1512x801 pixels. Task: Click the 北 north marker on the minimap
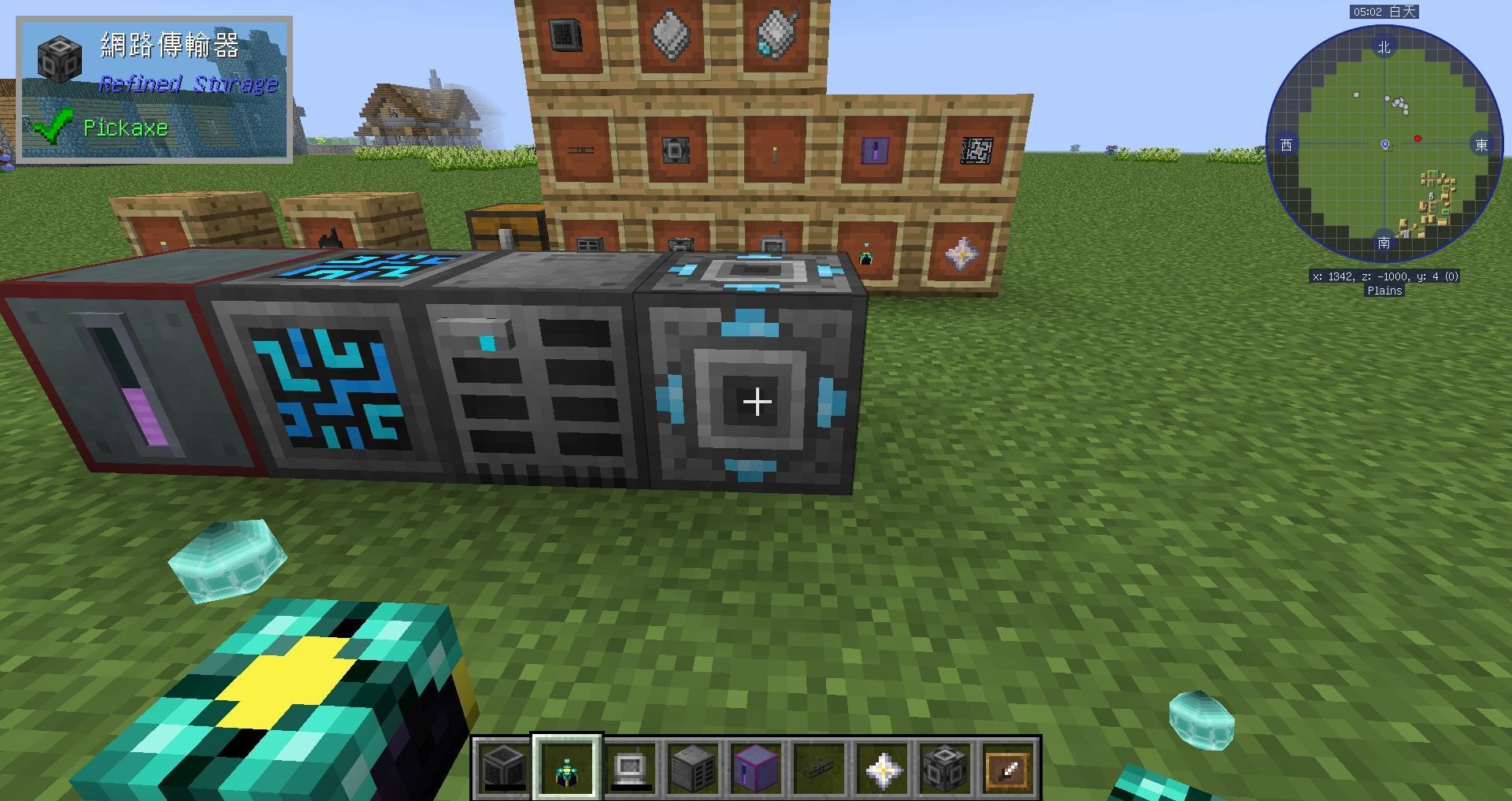click(x=1384, y=46)
